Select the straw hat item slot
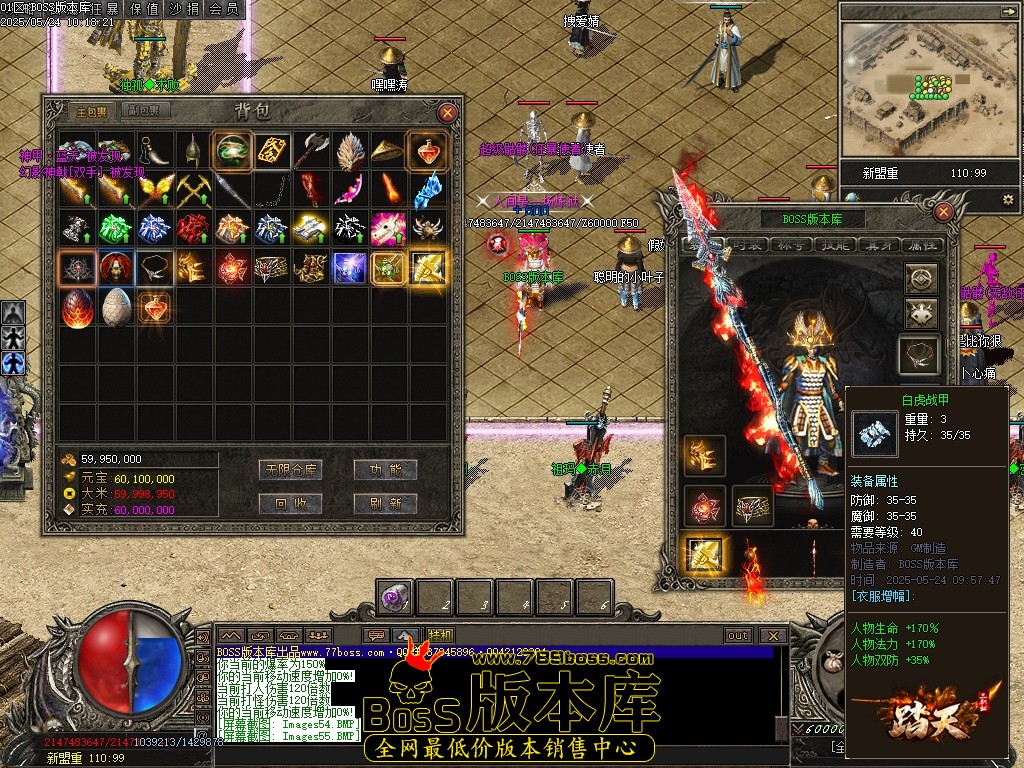The width and height of the screenshot is (1024, 768). click(x=388, y=150)
